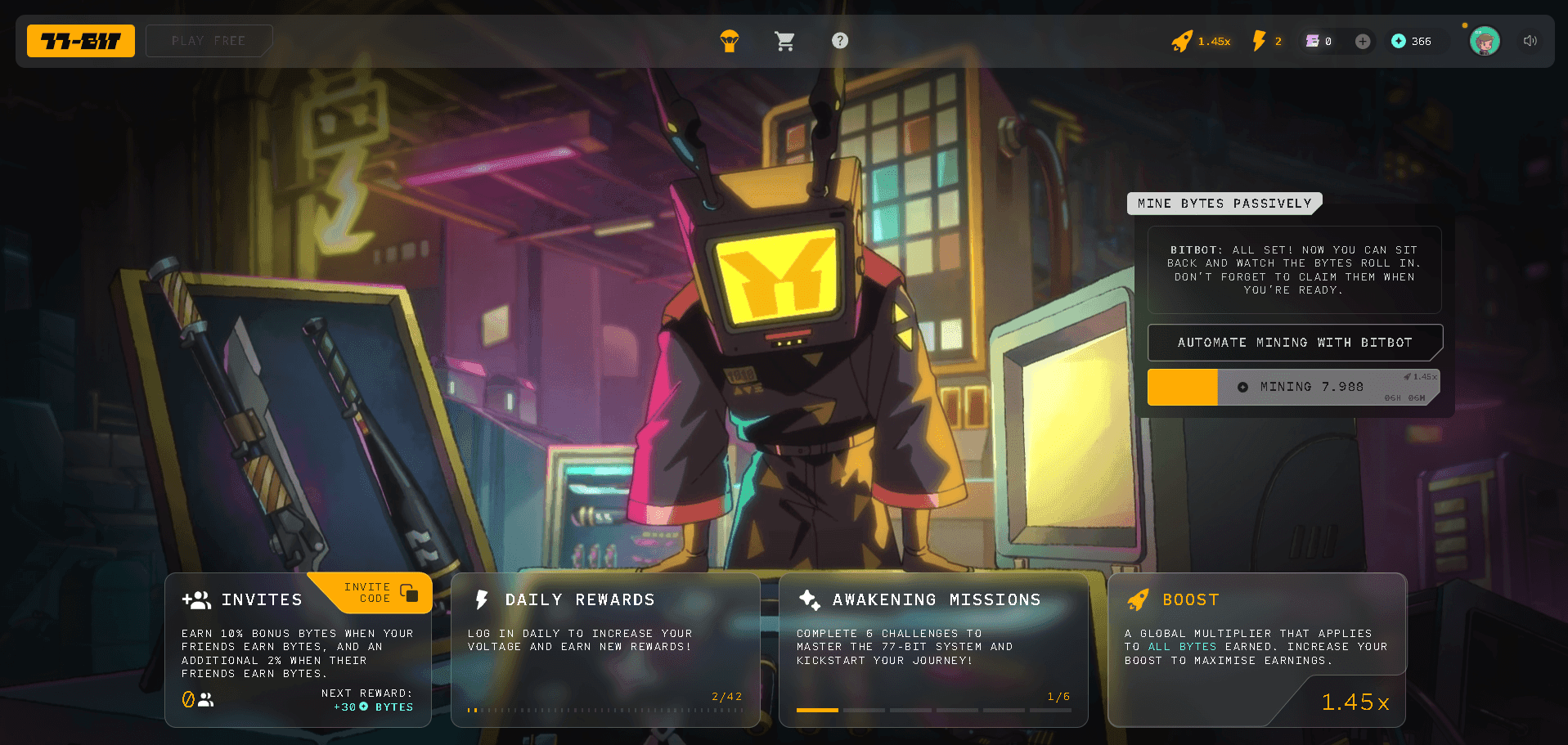Show help via question mark icon
1568x745 pixels.
[x=840, y=41]
